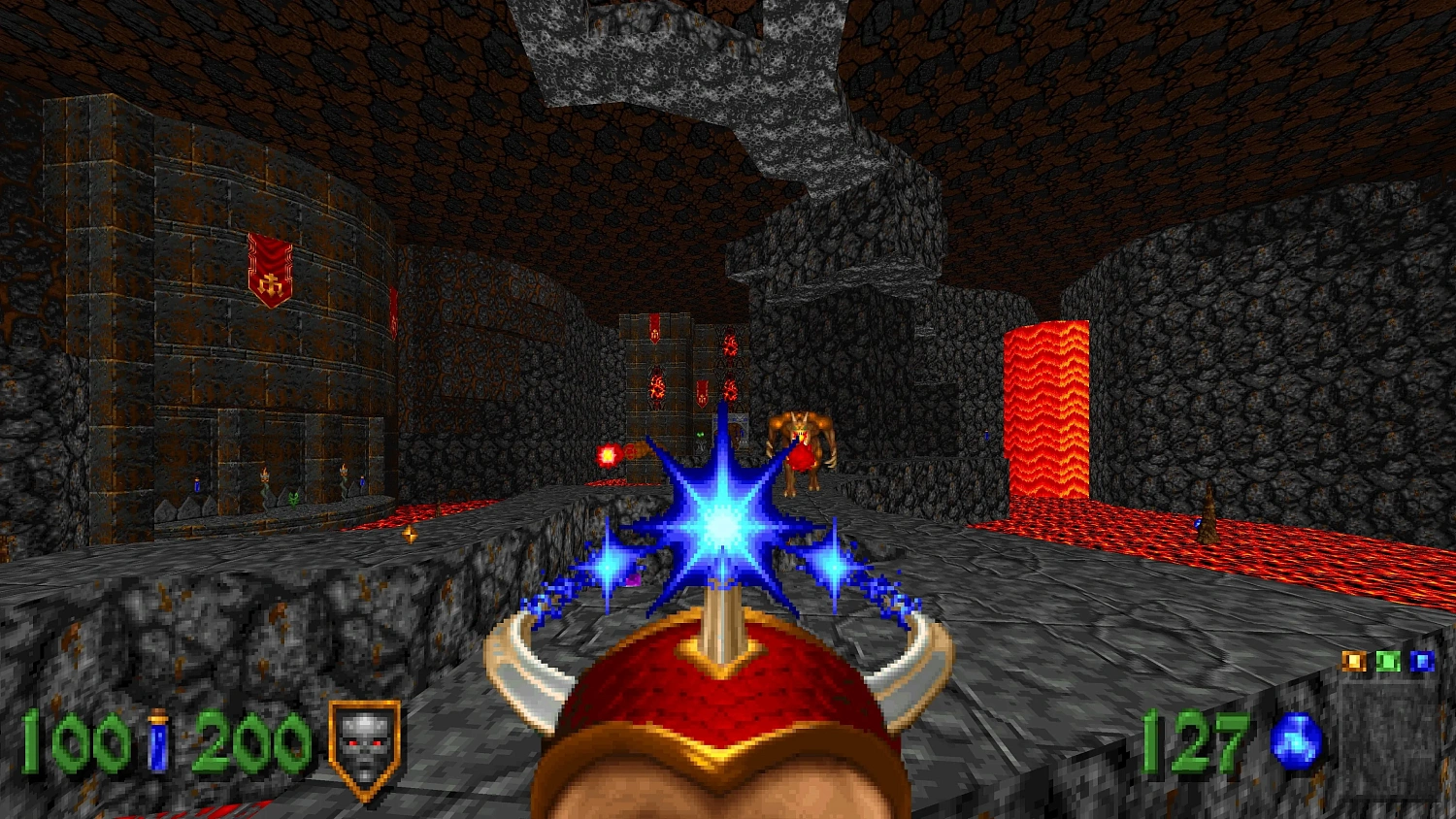Click the small yellow wand crystal pickup
The image size is (1456, 819).
411,533
